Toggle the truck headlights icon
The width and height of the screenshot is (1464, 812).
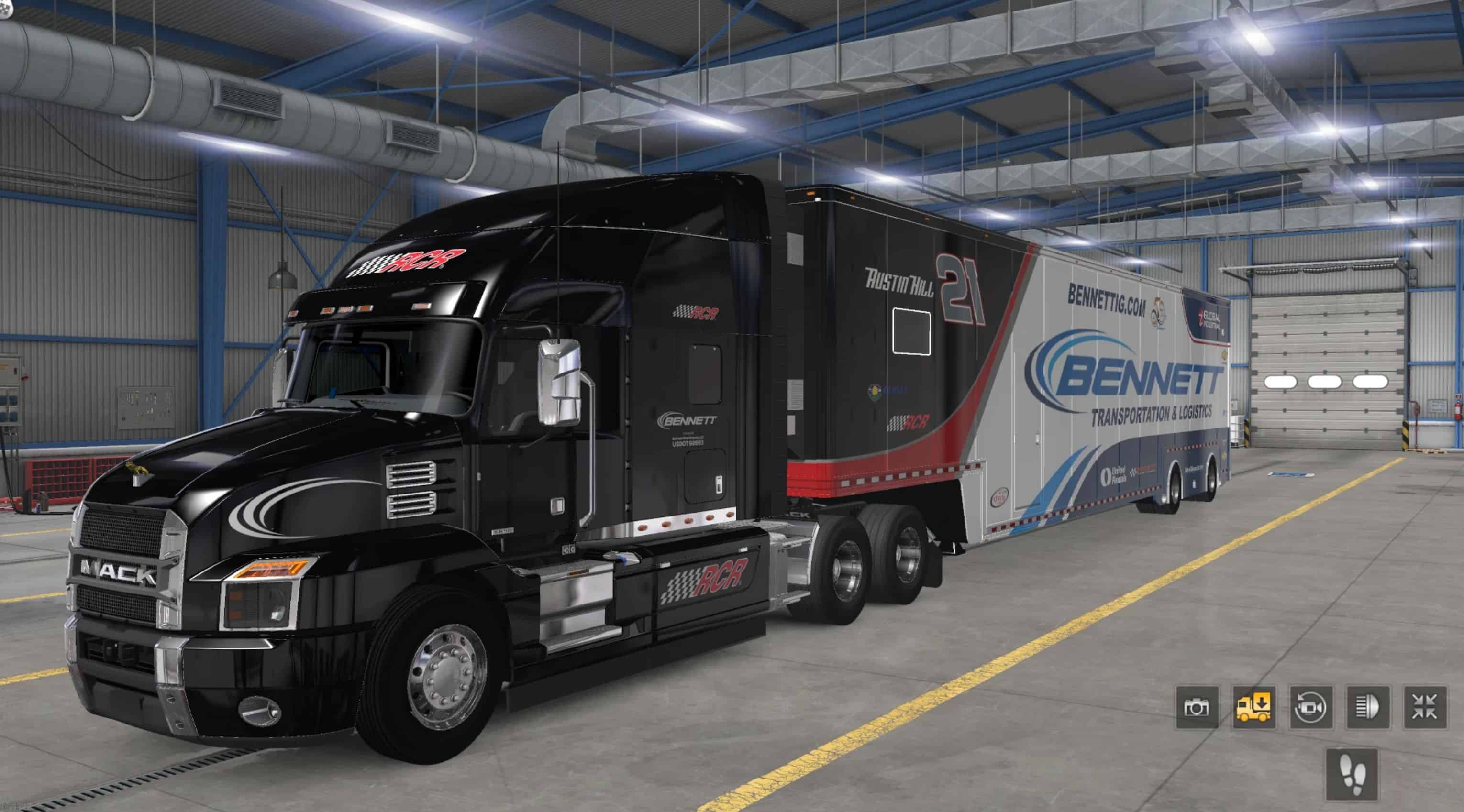1368,707
